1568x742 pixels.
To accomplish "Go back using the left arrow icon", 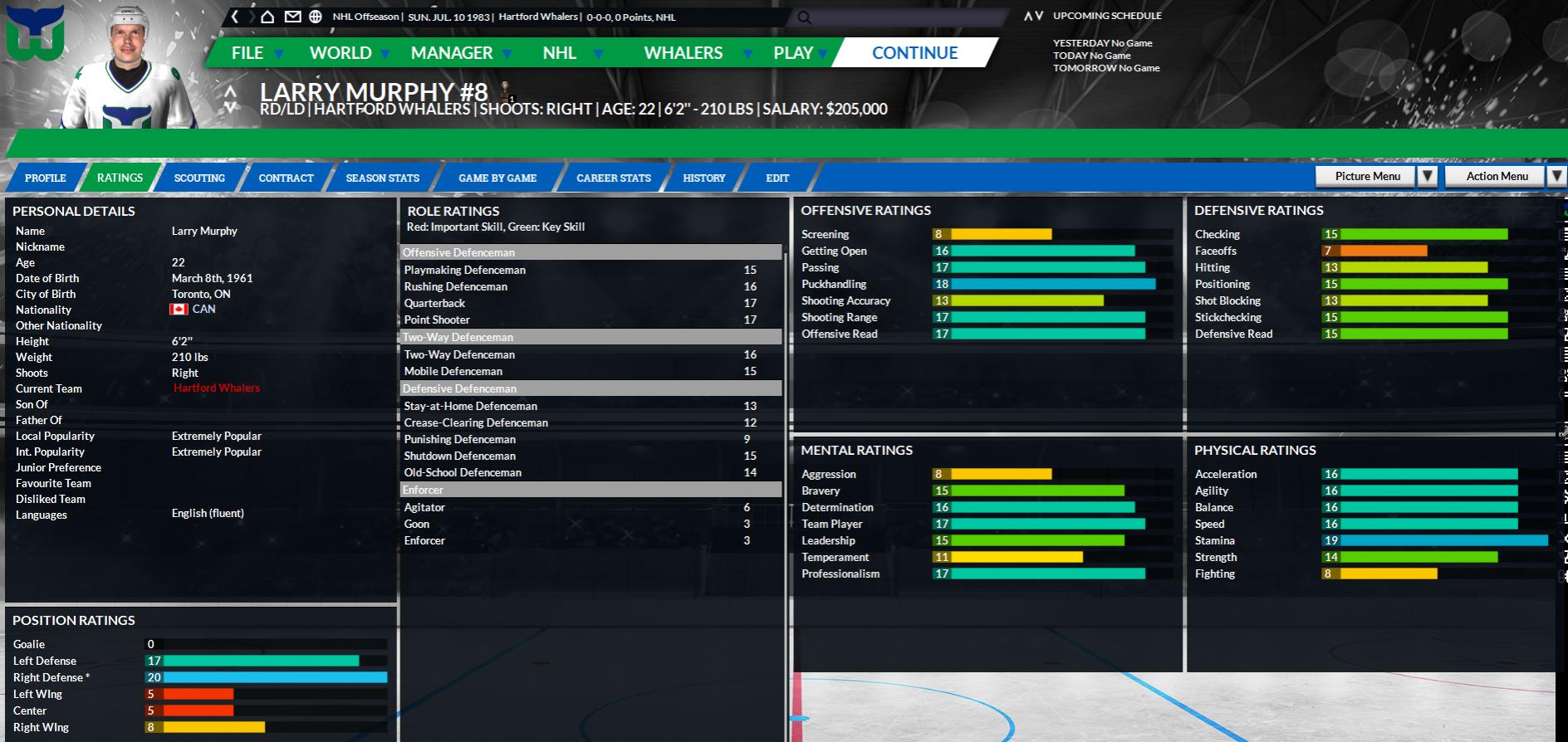I will pyautogui.click(x=235, y=17).
